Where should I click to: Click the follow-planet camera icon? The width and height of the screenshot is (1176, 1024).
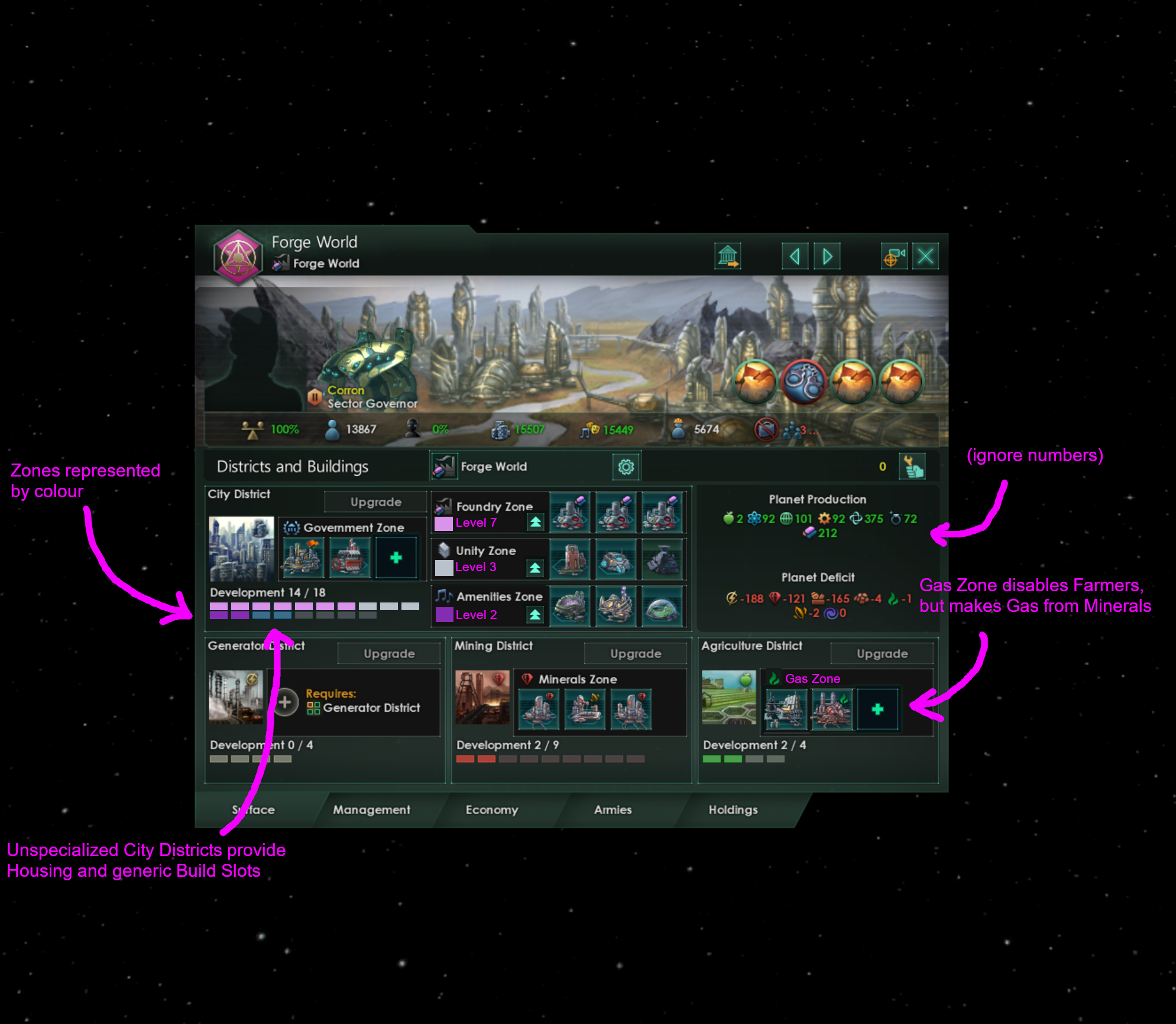(x=894, y=255)
